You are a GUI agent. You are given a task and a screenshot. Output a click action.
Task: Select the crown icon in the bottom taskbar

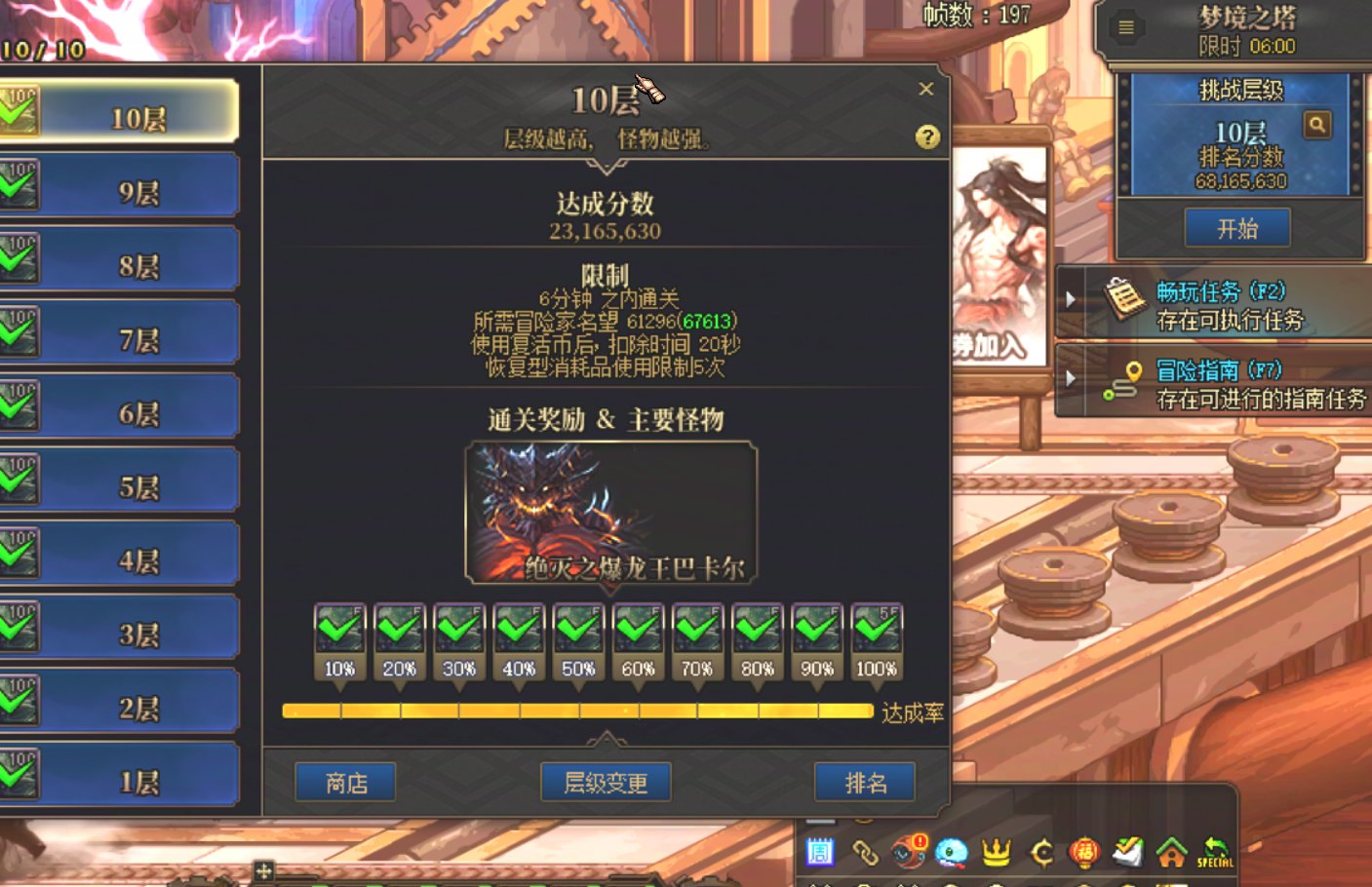[x=997, y=851]
